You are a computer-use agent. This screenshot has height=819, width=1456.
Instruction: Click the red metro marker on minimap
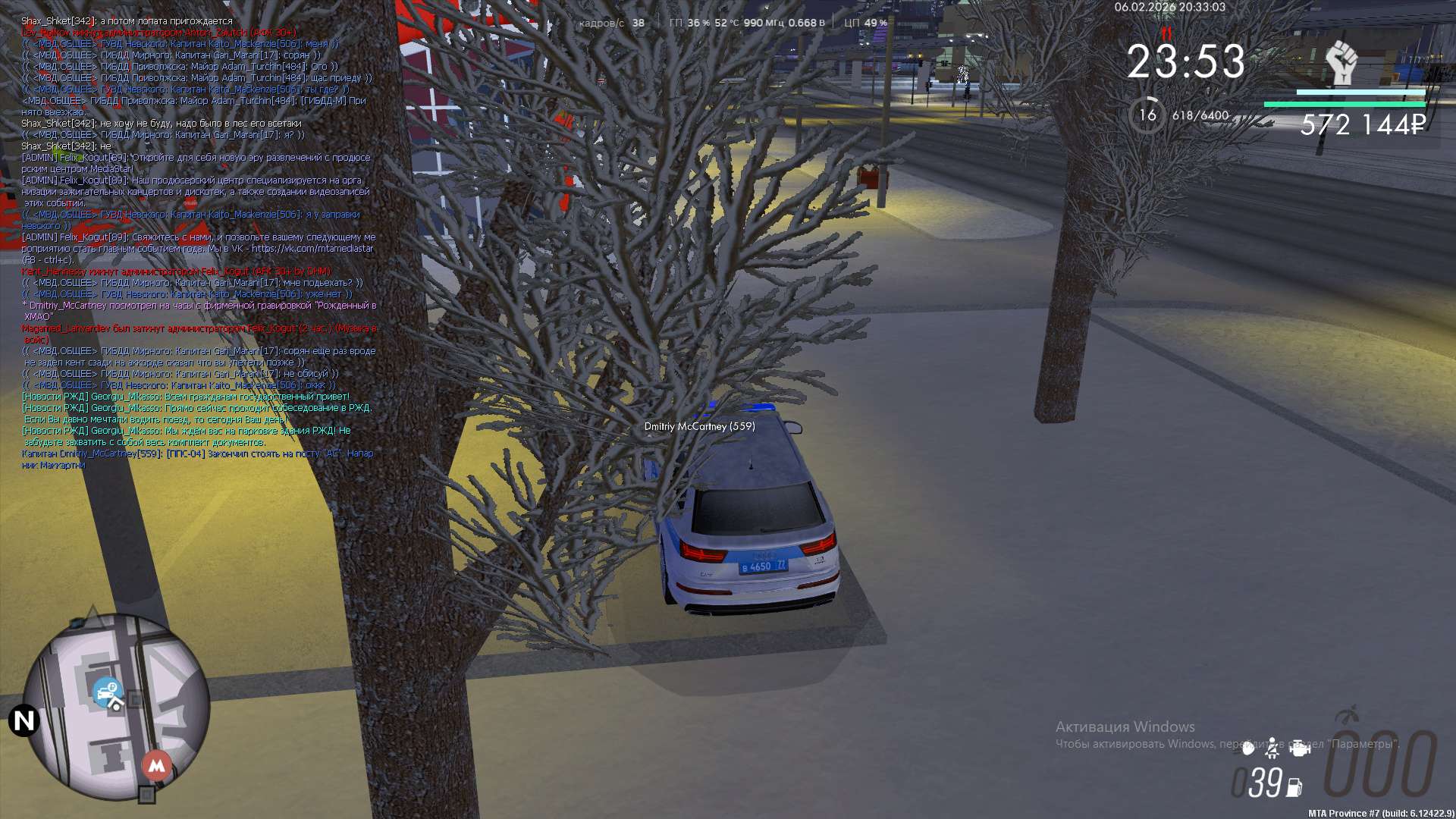pos(156,765)
